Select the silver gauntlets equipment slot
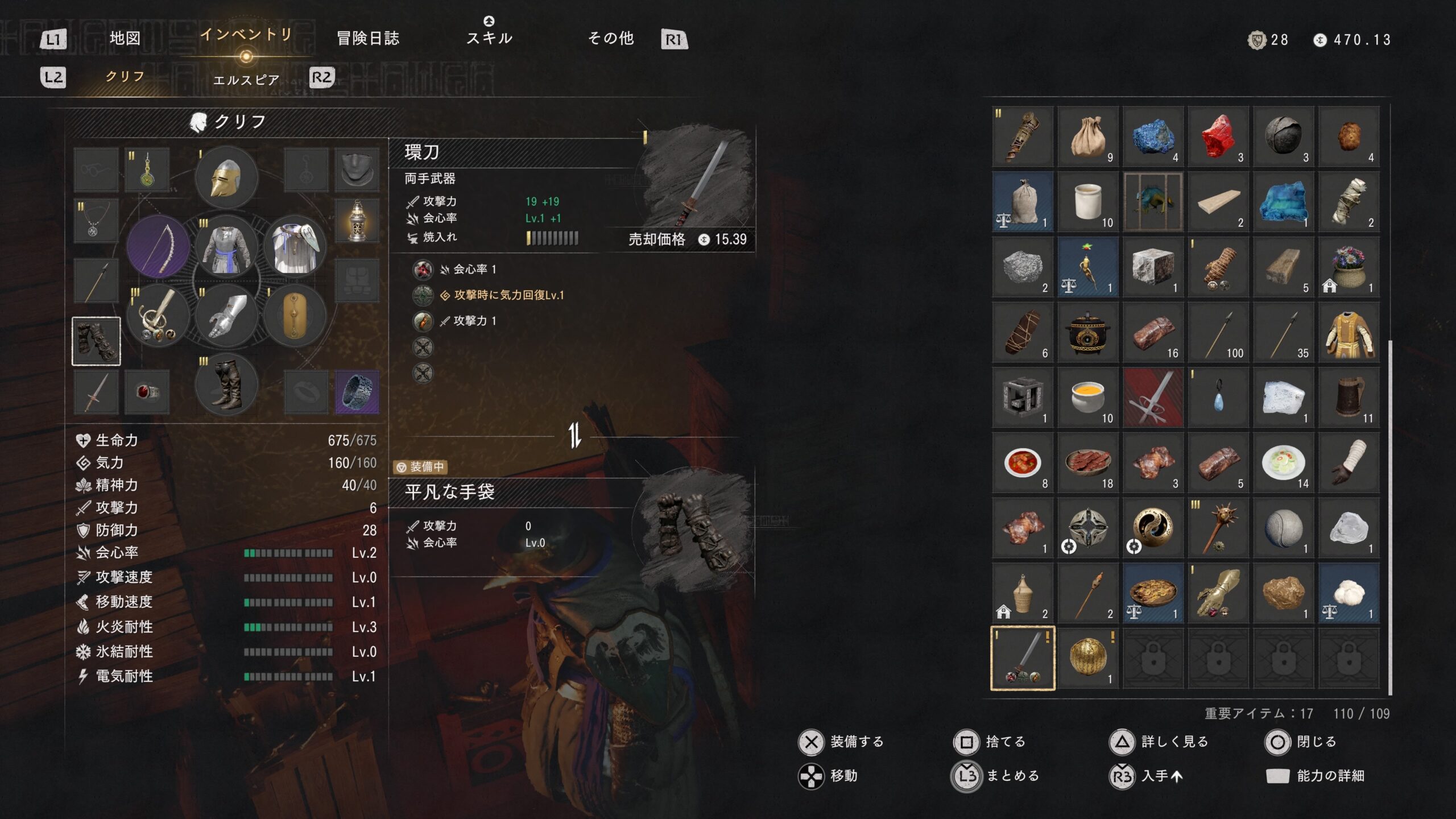Screen dimensions: 1456x819 226,315
